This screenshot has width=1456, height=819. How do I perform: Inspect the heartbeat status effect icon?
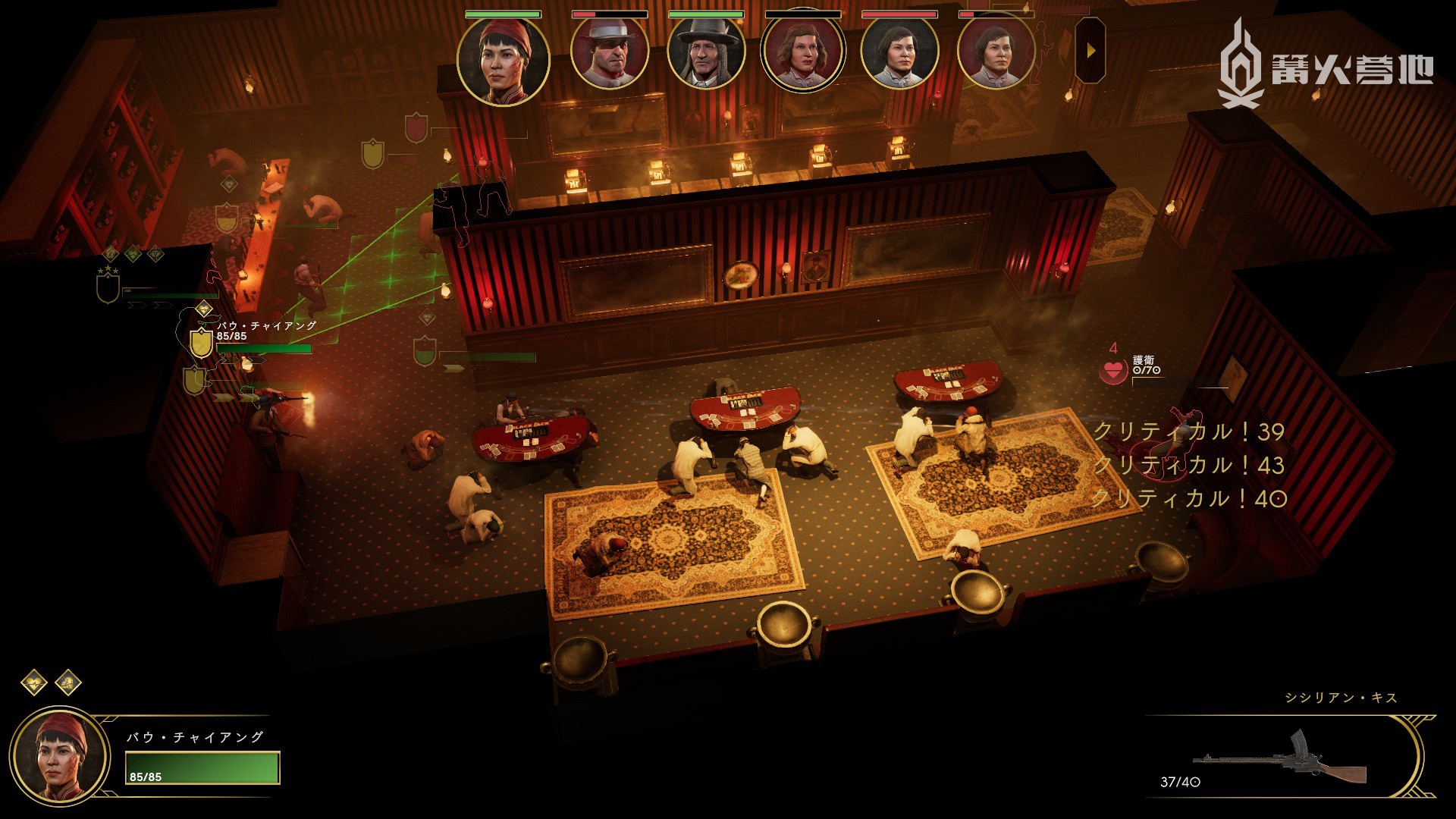[x=34, y=682]
